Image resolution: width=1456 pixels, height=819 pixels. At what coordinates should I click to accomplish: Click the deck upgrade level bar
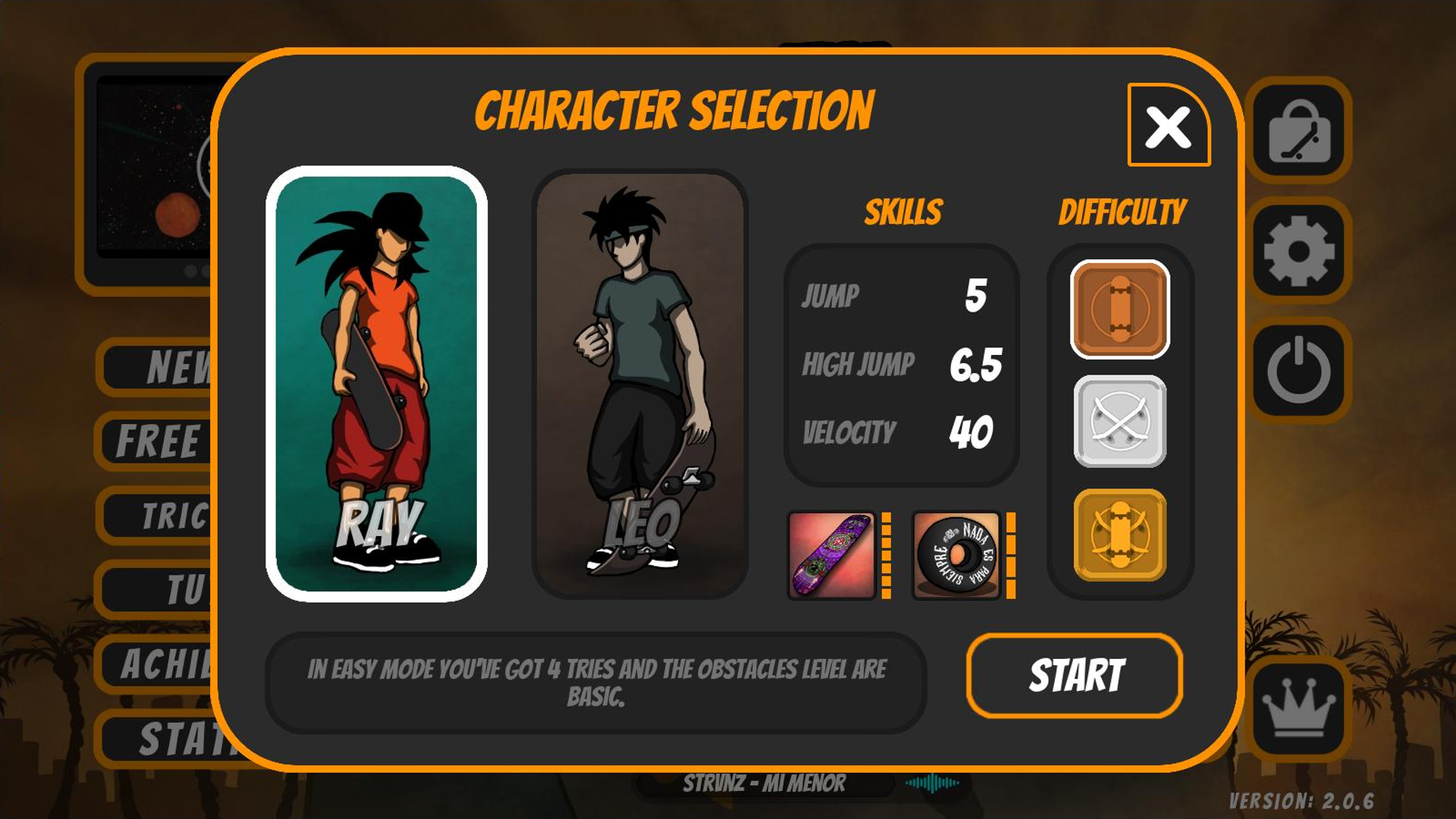pos(886,556)
